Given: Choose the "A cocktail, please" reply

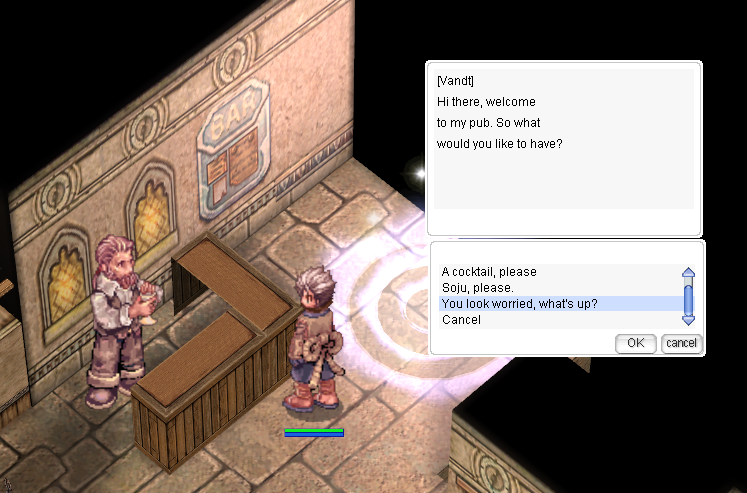Looking at the screenshot, I should click(x=489, y=272).
